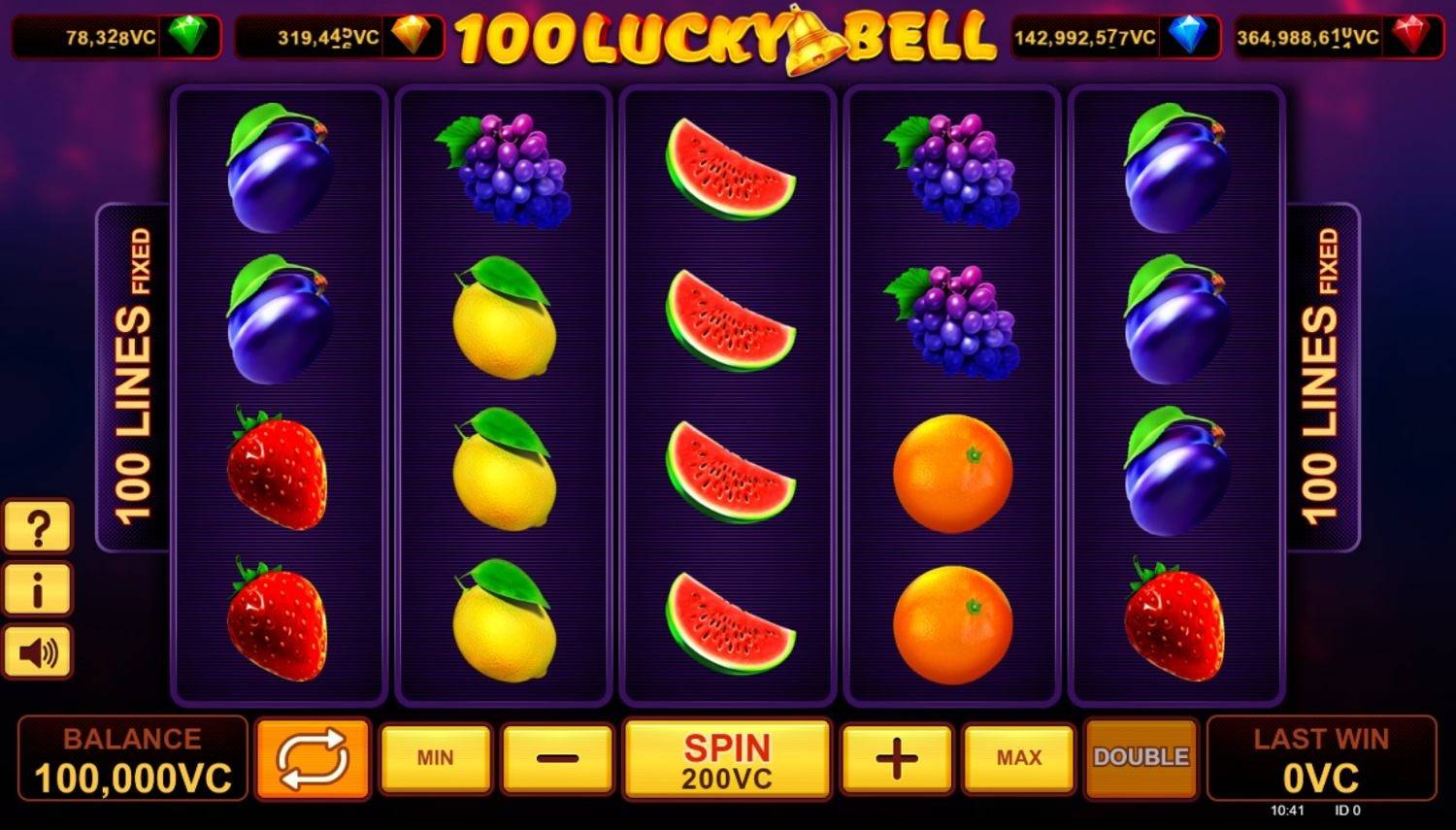Click the plus button to increase bet
This screenshot has width=1456, height=830.
click(895, 758)
